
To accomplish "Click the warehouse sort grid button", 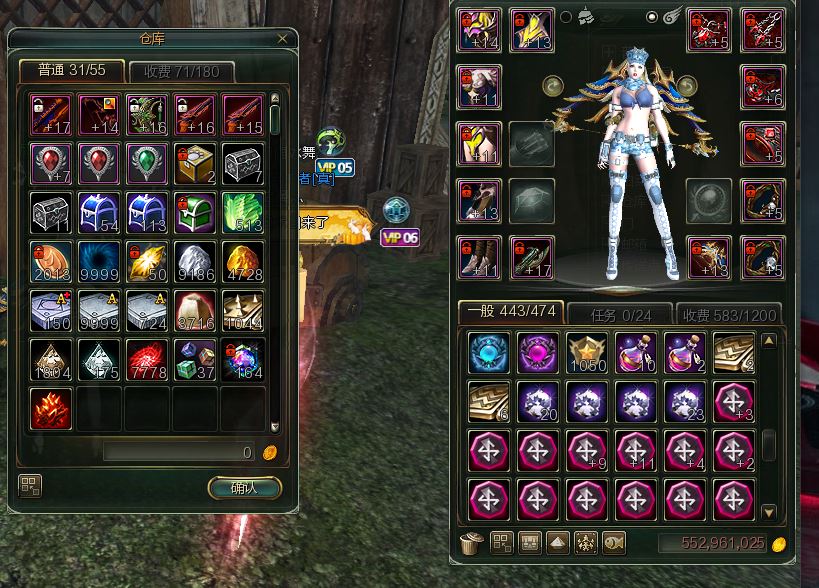I will pos(30,487).
